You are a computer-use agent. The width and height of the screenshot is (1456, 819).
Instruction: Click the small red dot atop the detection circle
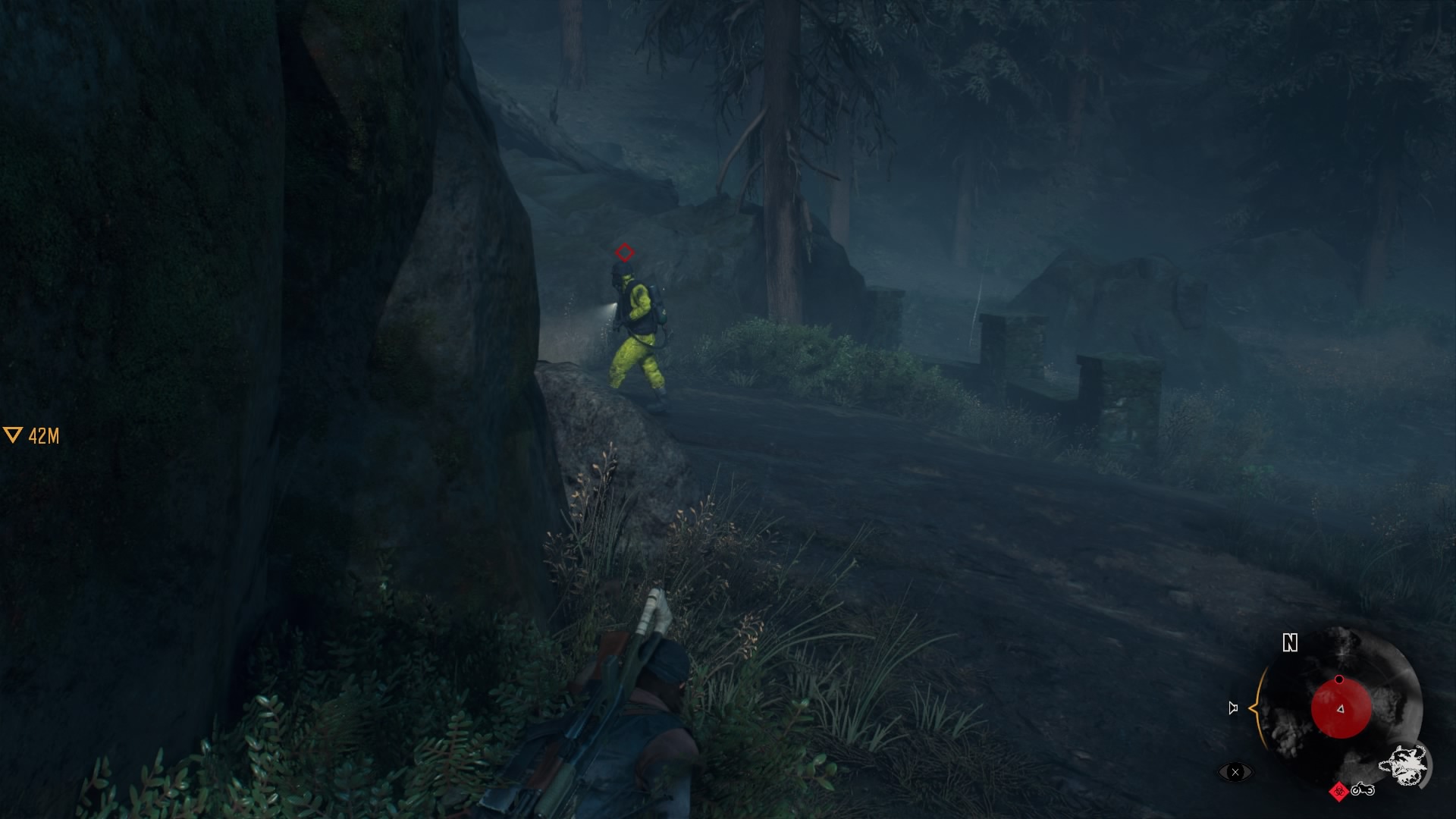click(1339, 680)
